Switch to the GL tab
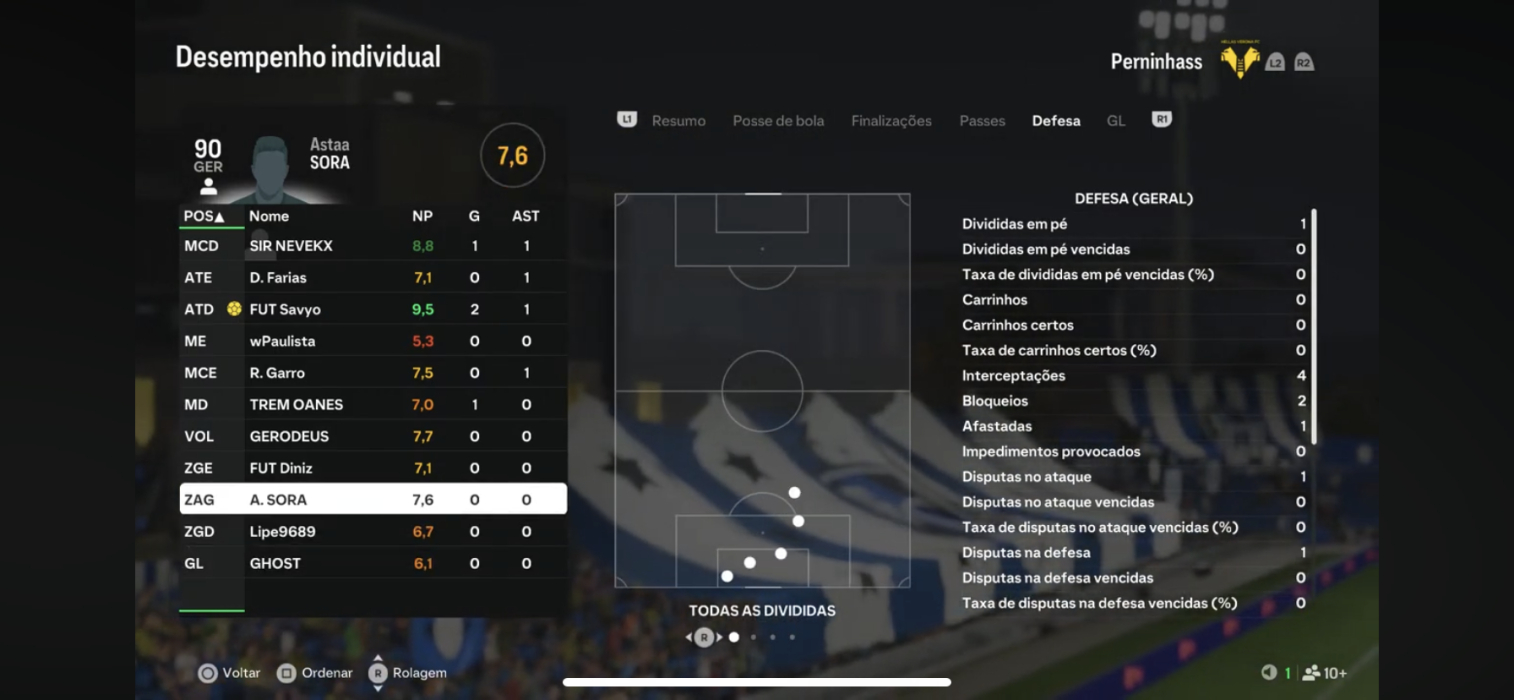Image resolution: width=1514 pixels, height=700 pixels. [1116, 121]
